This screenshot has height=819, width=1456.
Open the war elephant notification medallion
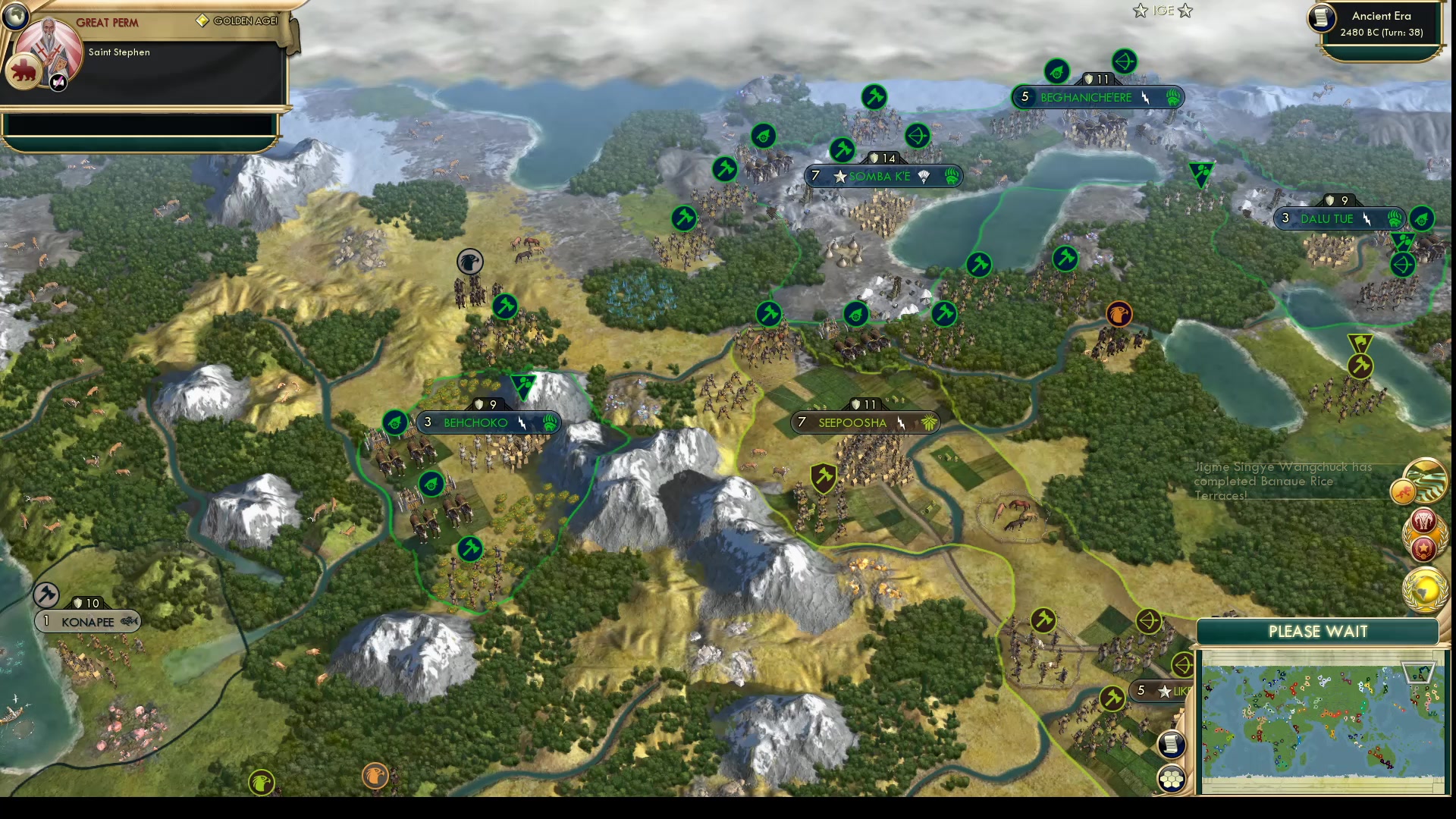[x=1423, y=520]
